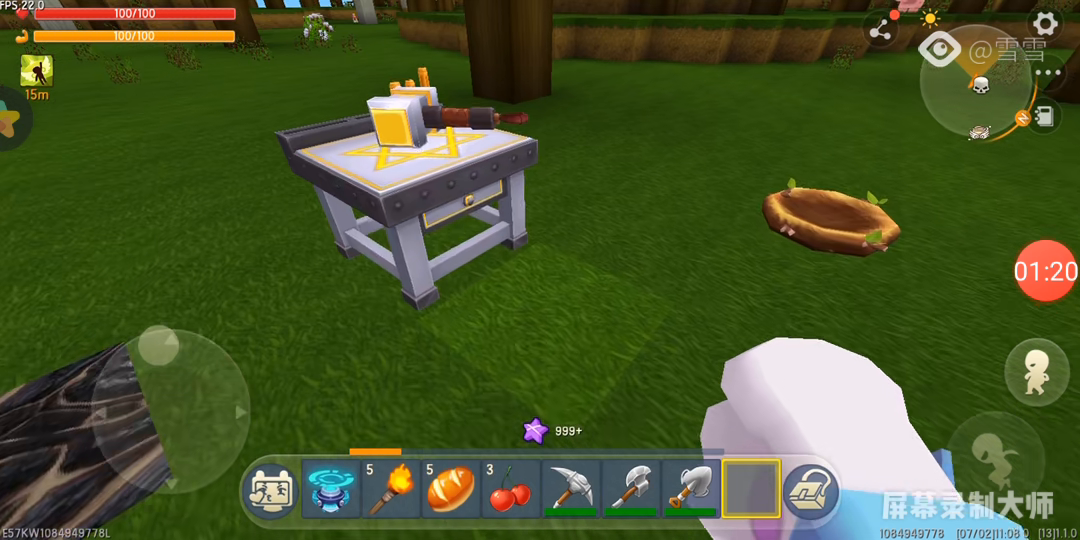Choose the cherries in the hotbar
The width and height of the screenshot is (1080, 540).
(x=510, y=489)
